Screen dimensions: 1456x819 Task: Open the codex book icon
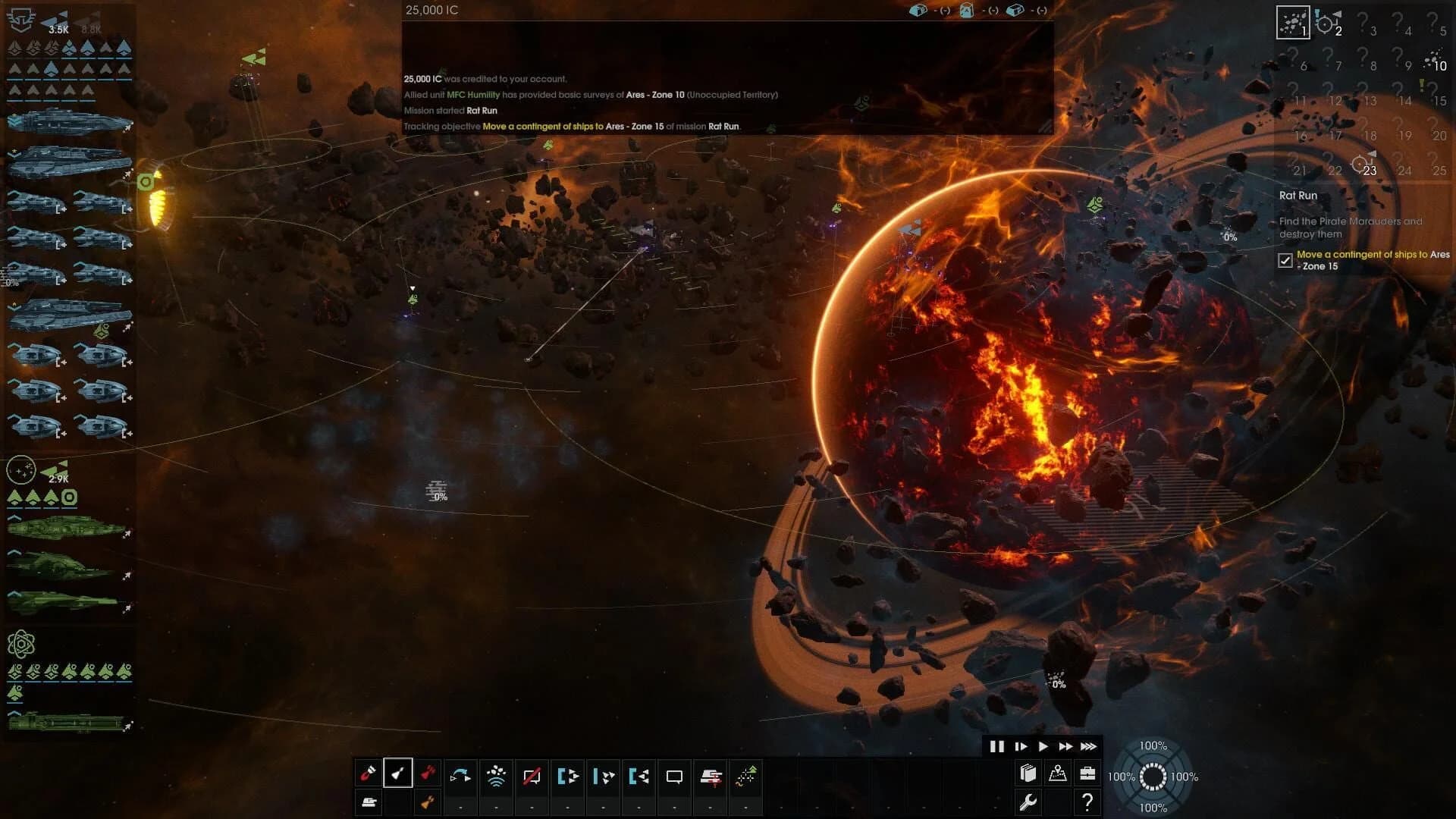click(1028, 773)
